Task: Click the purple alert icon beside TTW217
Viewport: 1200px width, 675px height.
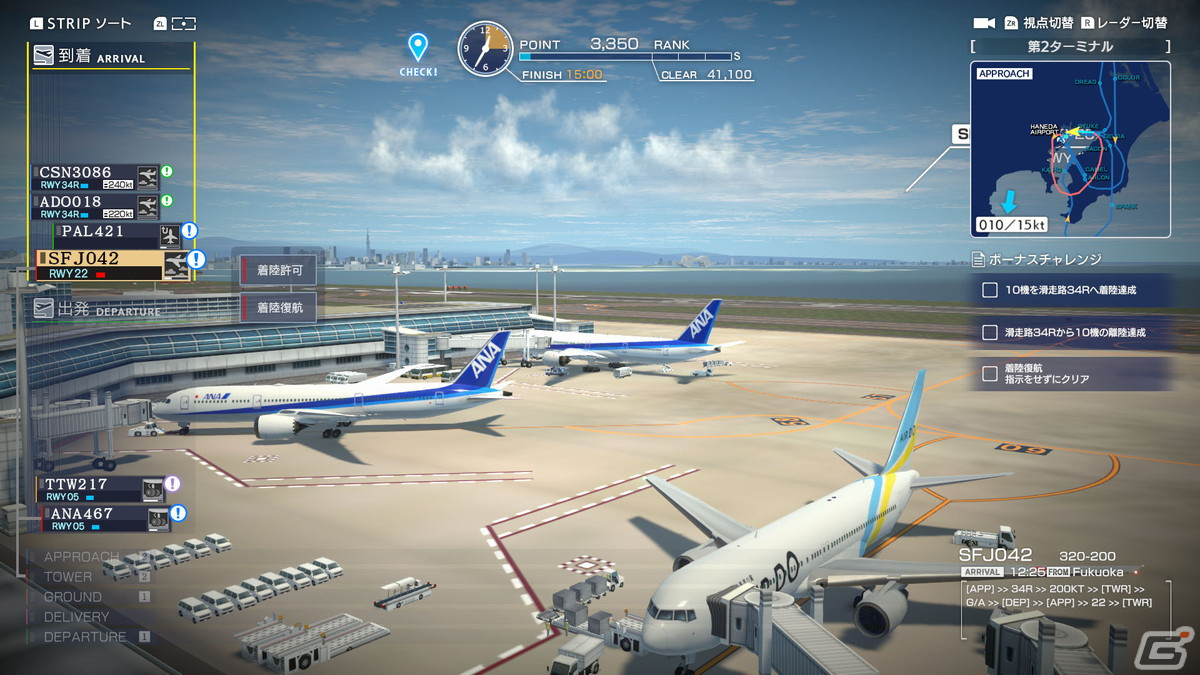Action: pos(173,484)
